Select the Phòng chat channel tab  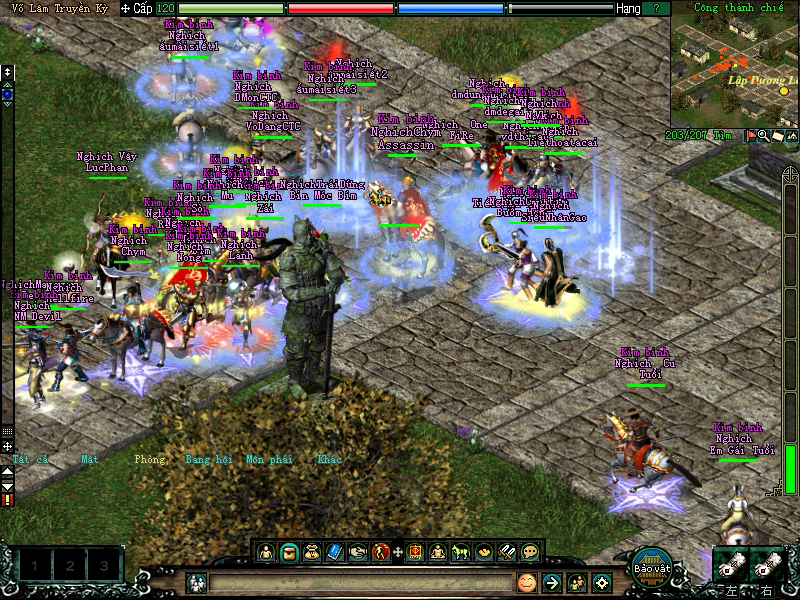pos(148,460)
